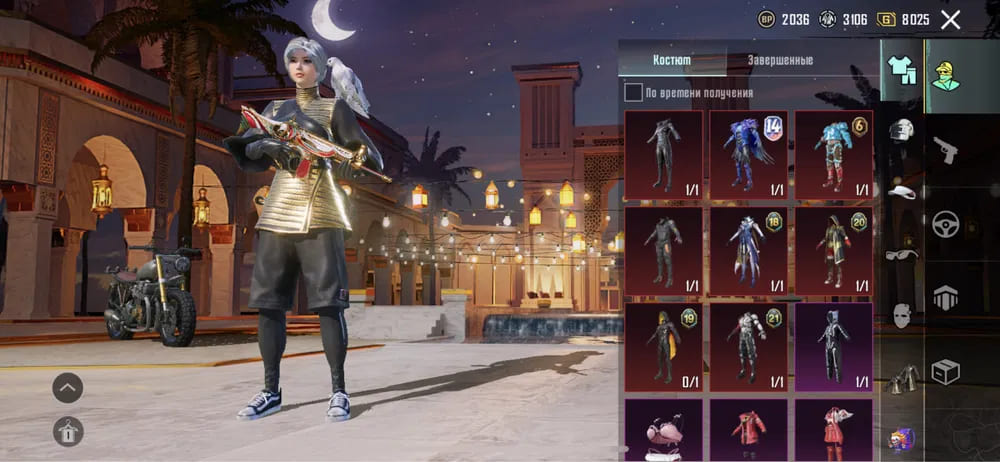Choose the helmet category icon
The height and width of the screenshot is (462, 1000).
pyautogui.click(x=902, y=130)
